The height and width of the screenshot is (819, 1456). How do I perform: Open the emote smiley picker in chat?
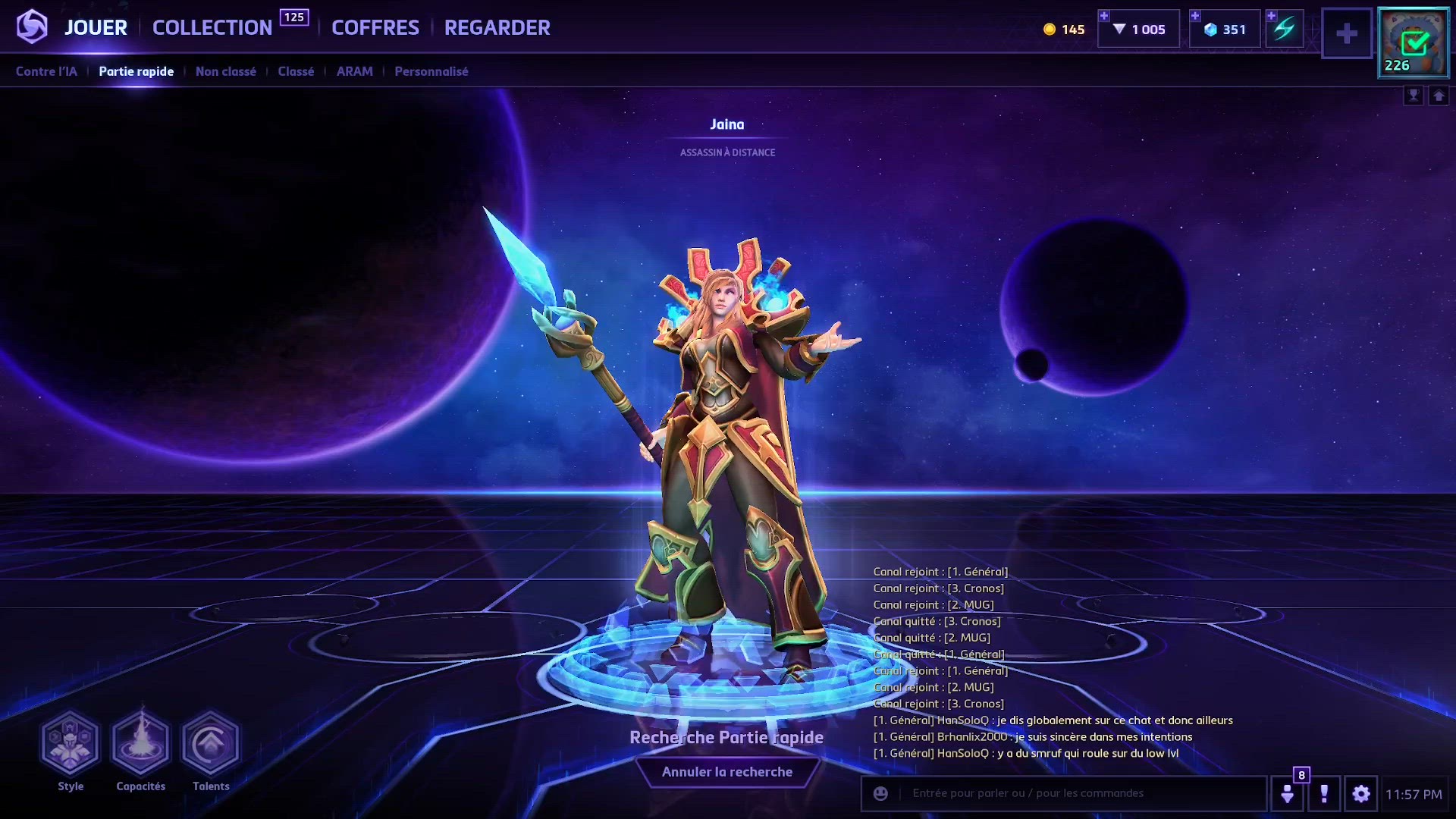880,793
